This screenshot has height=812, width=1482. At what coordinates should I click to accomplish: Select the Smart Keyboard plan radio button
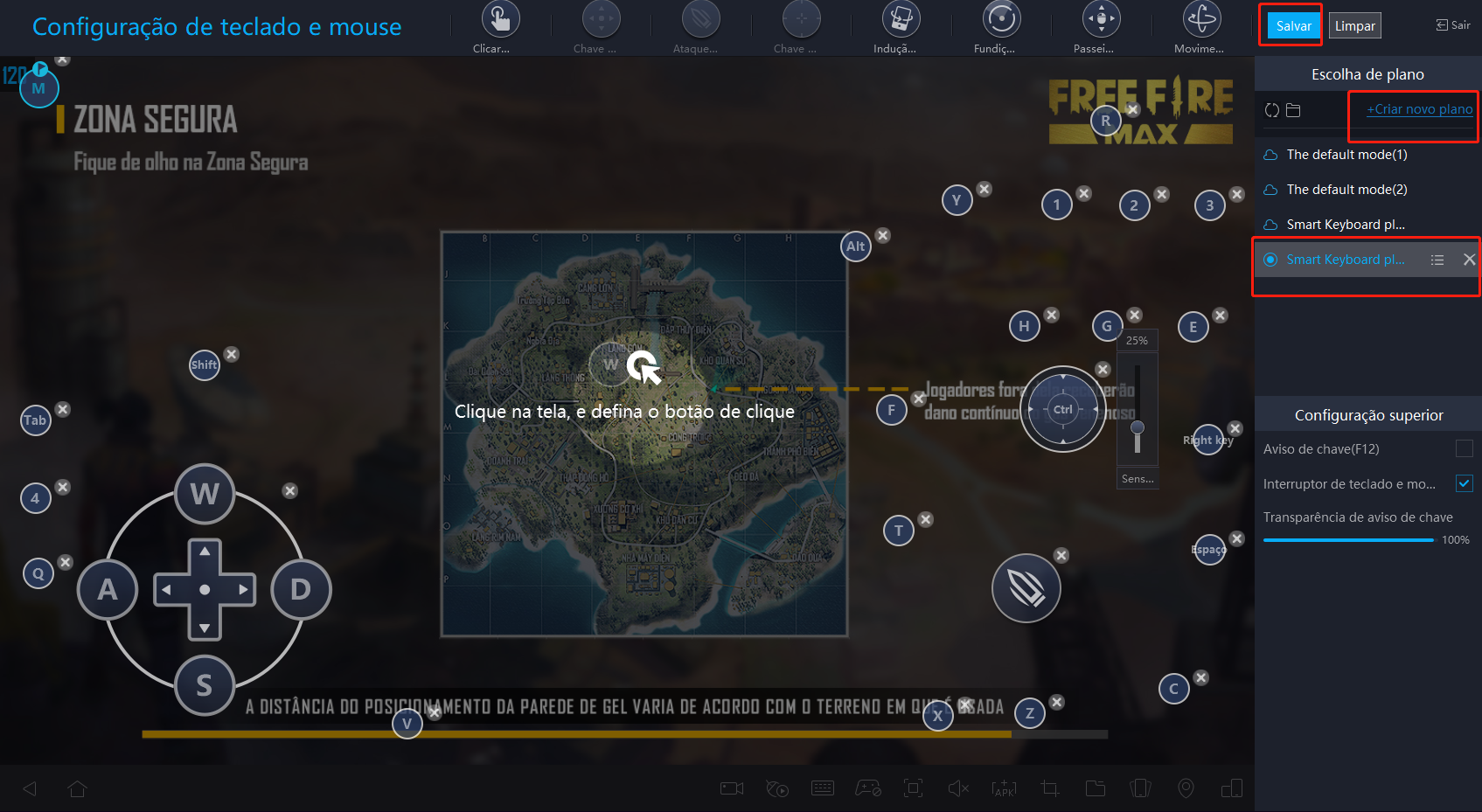pyautogui.click(x=1270, y=260)
